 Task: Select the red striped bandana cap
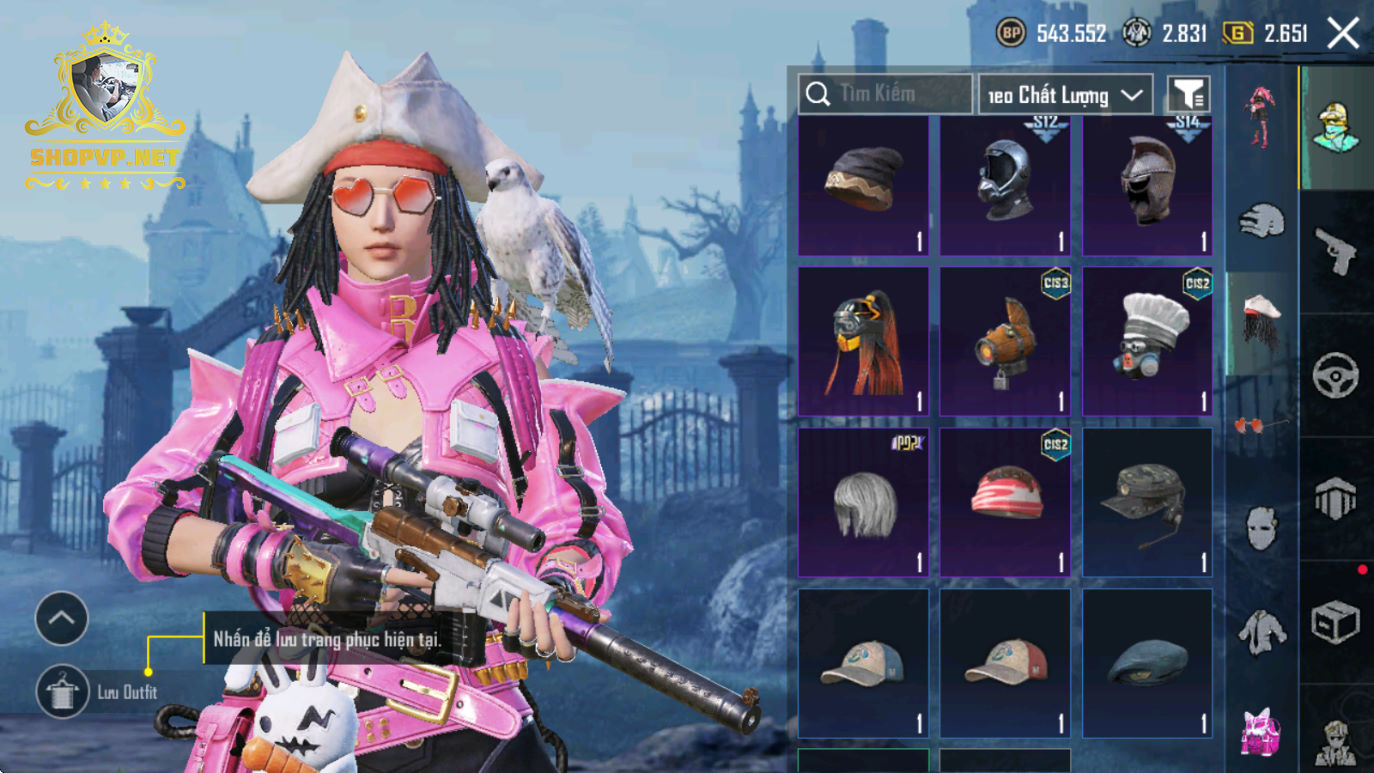(x=1005, y=502)
